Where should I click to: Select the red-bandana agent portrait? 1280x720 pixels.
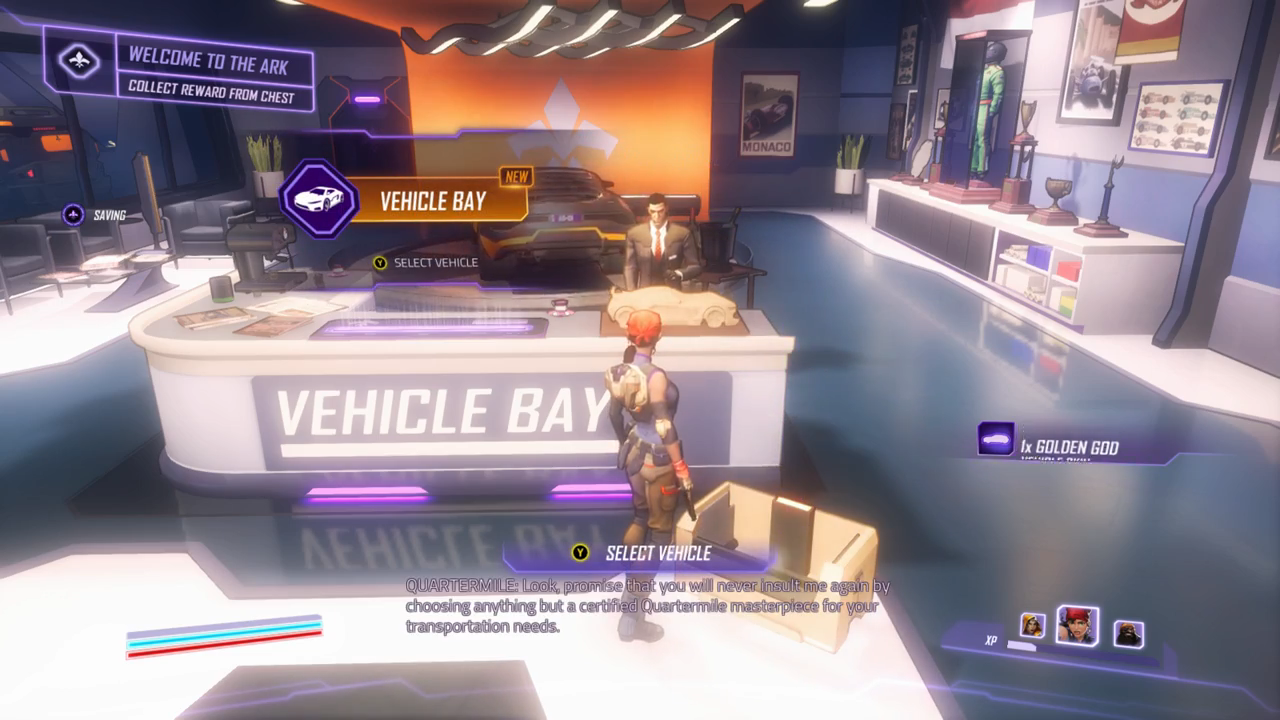tap(1078, 626)
